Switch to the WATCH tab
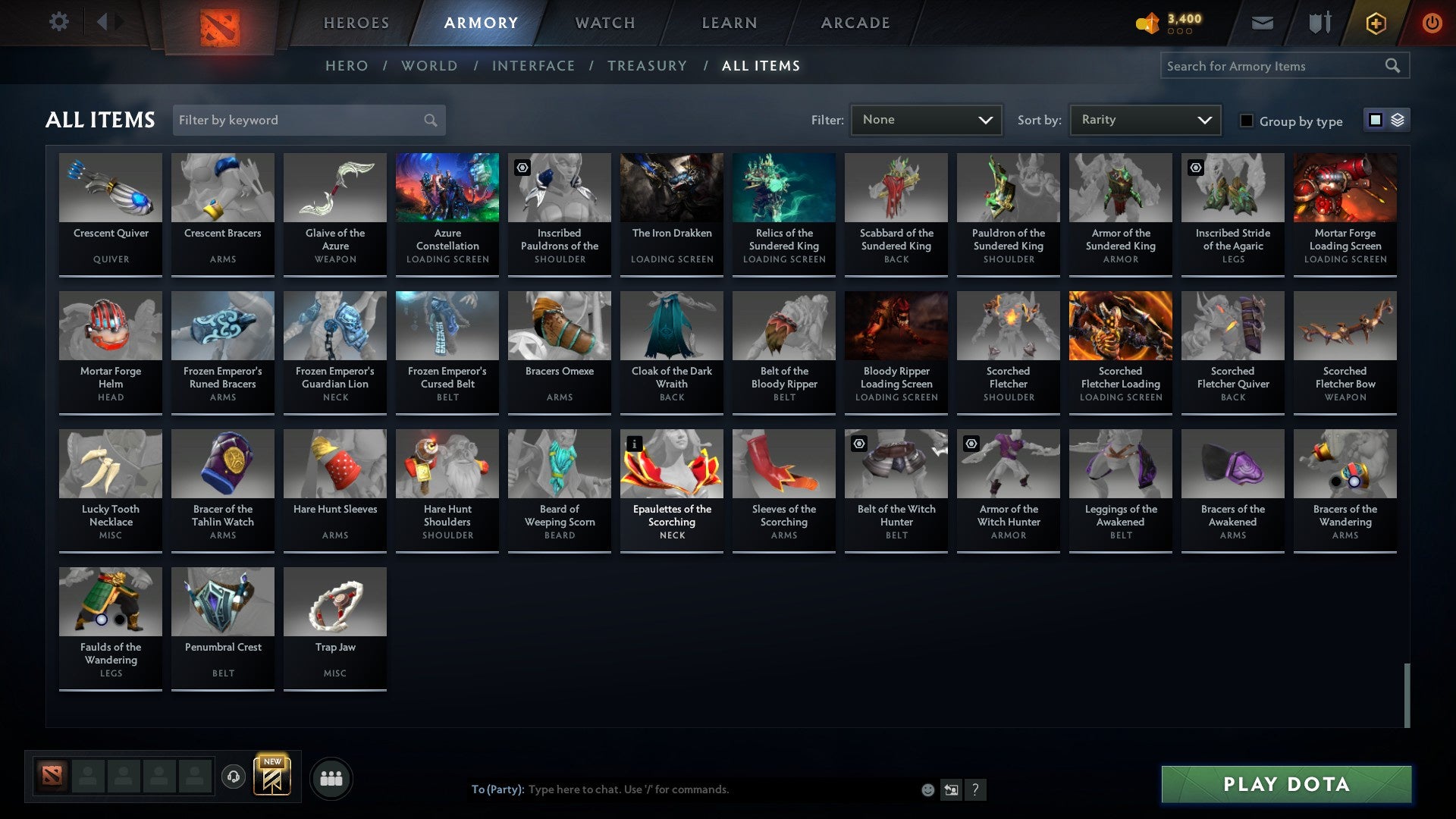 click(604, 22)
